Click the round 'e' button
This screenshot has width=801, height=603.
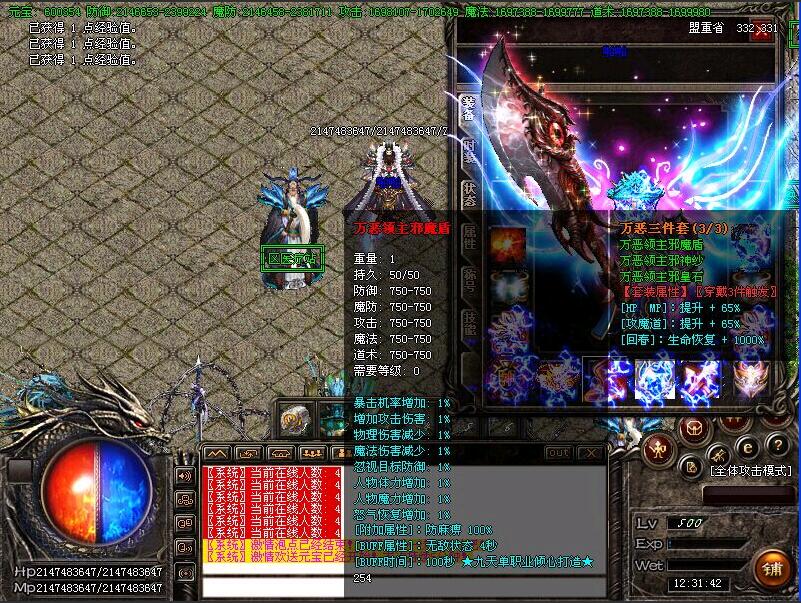[x=745, y=446]
